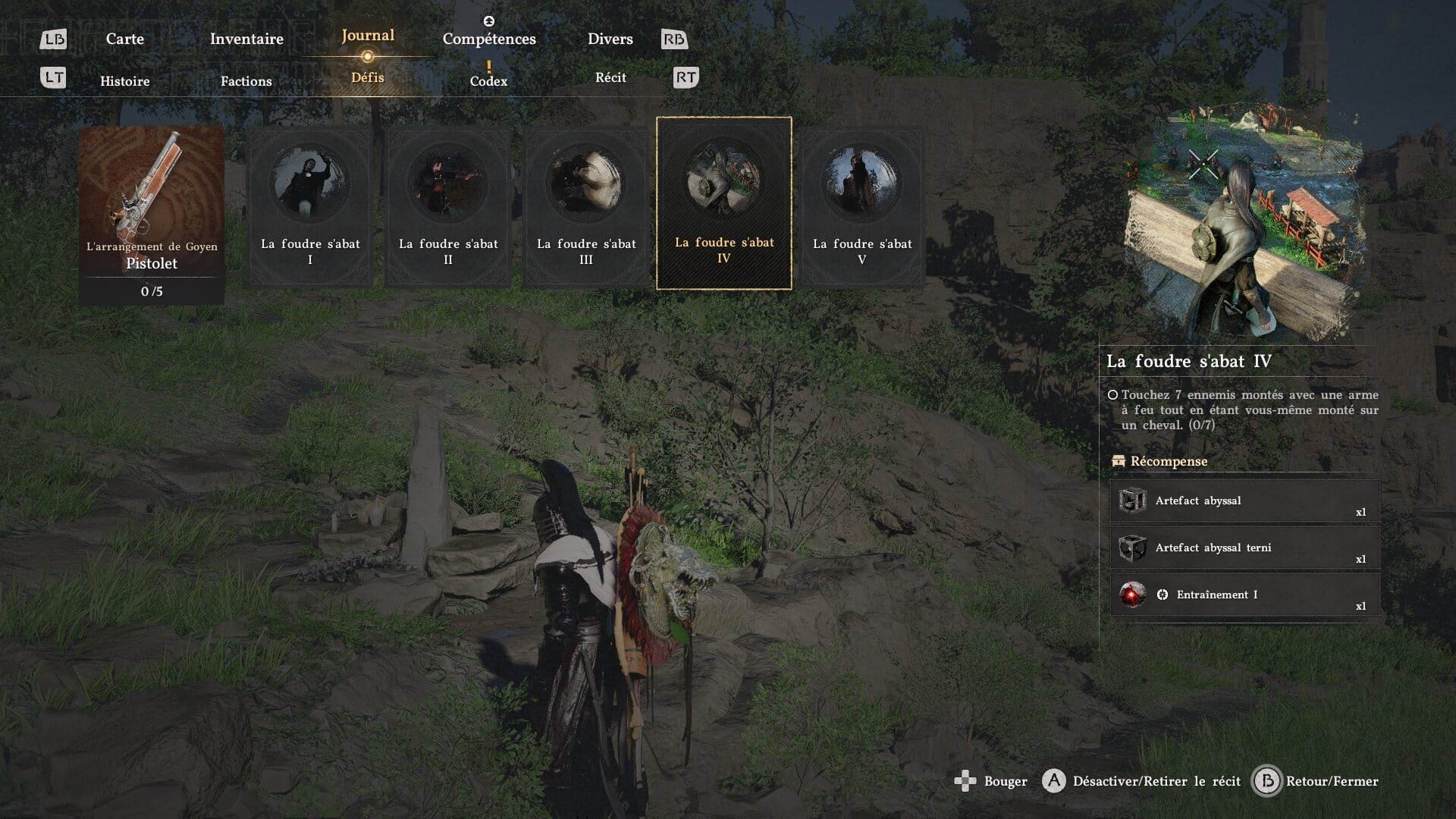Image resolution: width=1456 pixels, height=819 pixels.
Task: View the Récit section
Action: coord(610,77)
